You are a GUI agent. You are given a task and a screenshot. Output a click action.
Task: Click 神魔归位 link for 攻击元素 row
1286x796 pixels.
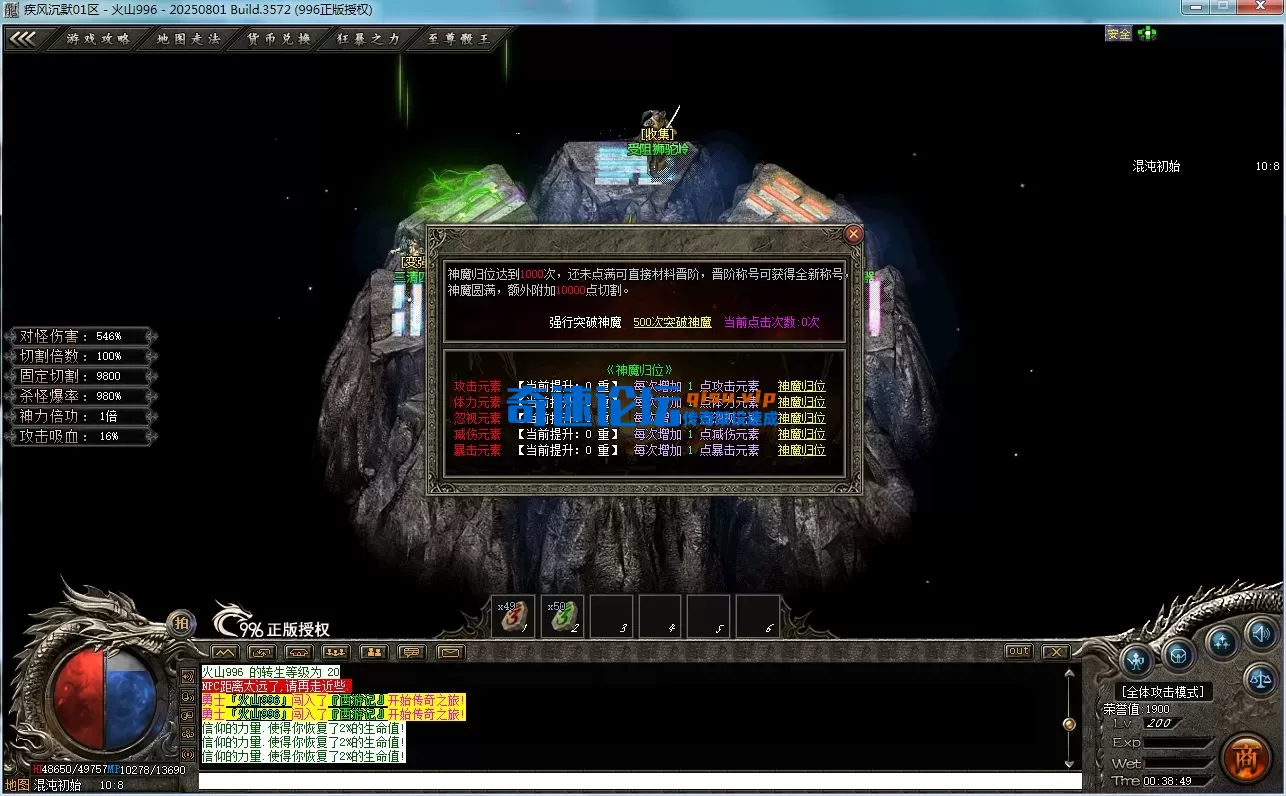tap(801, 386)
